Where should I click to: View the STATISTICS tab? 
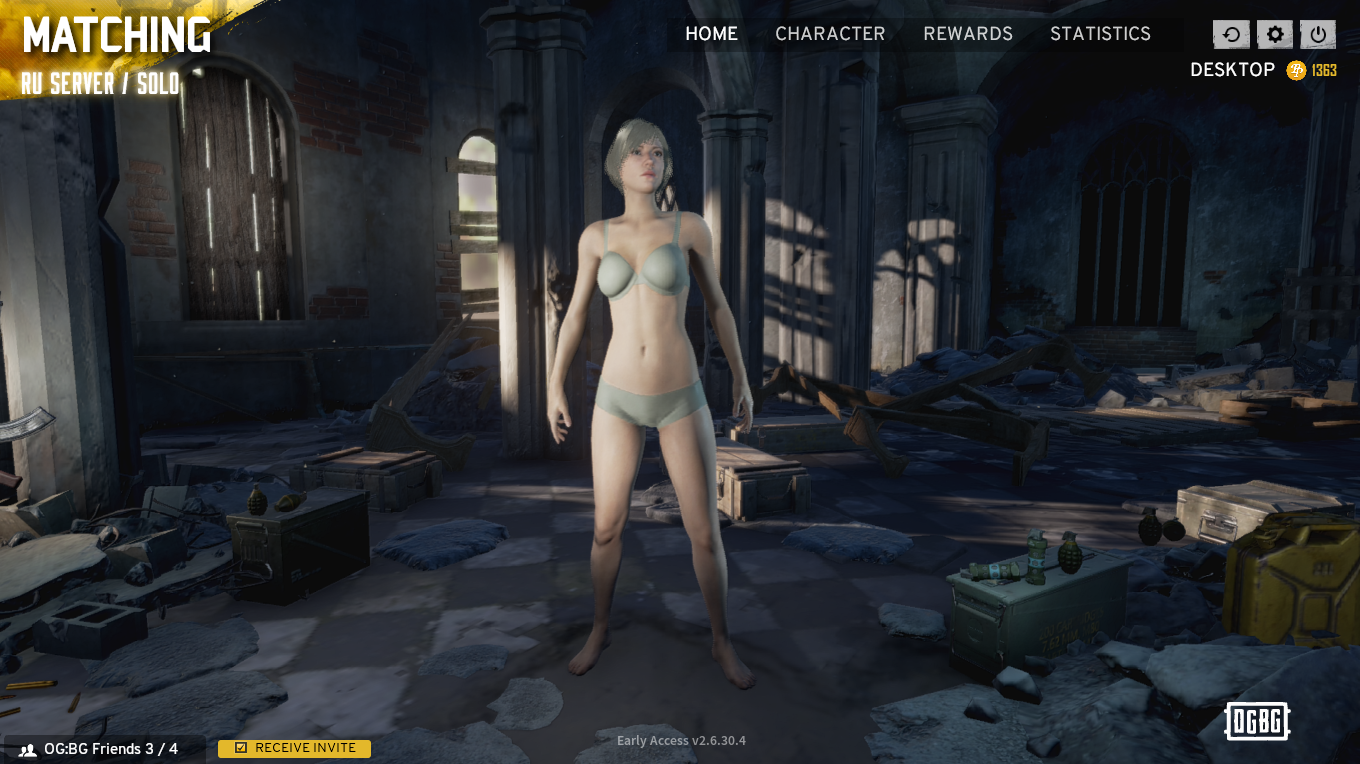coord(1100,33)
